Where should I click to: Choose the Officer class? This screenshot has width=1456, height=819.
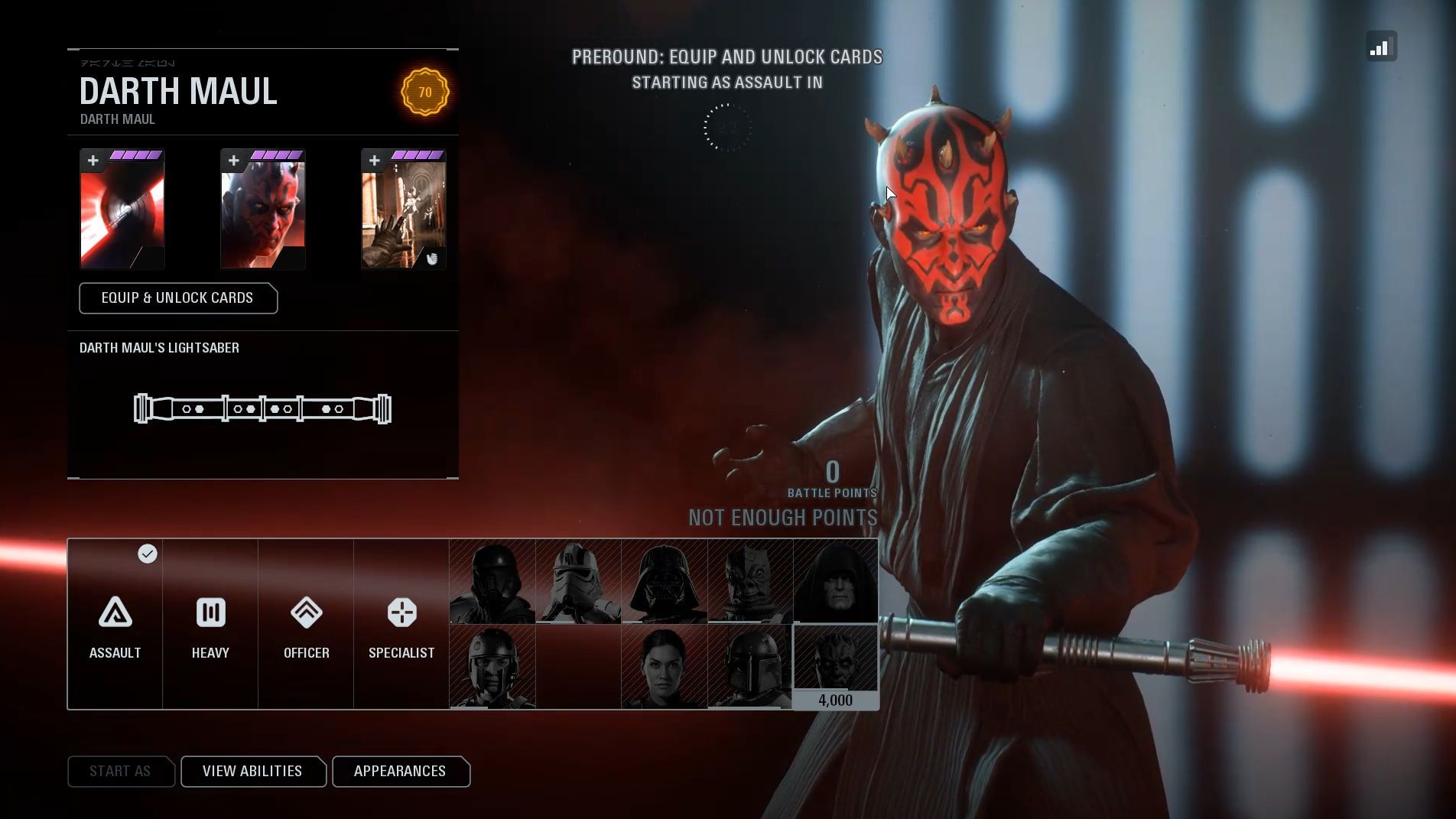click(306, 625)
